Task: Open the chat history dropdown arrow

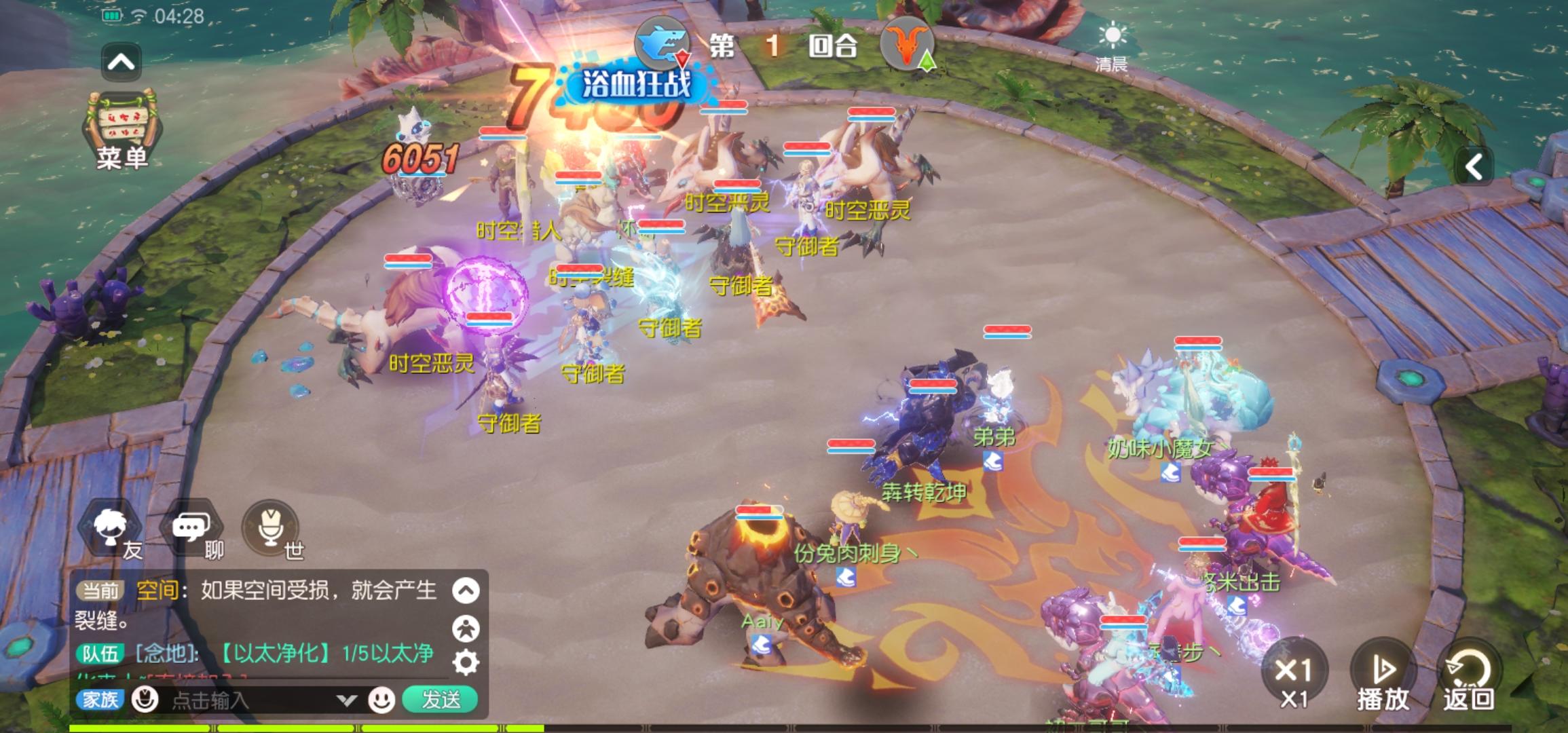Action: pyautogui.click(x=347, y=700)
